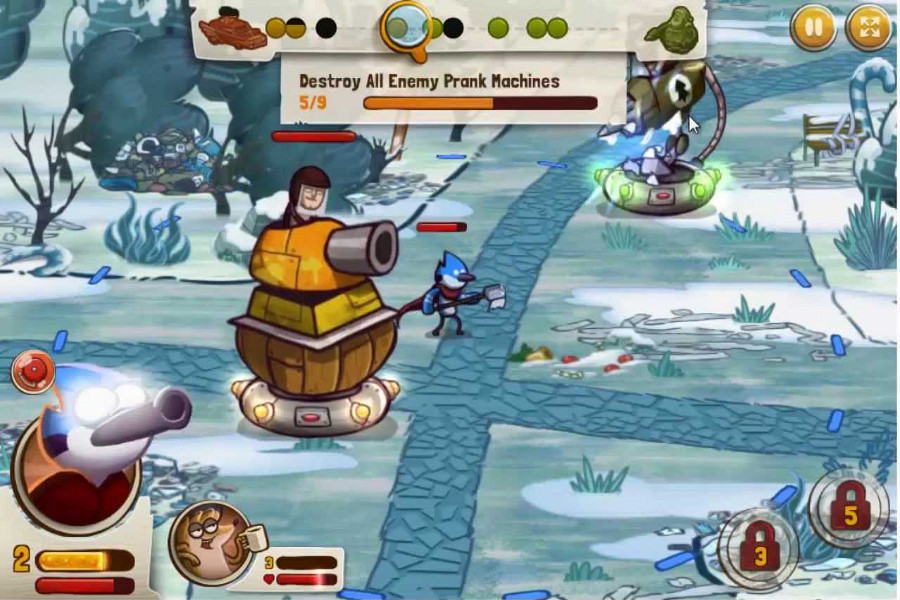Tap the red alarm button above Mordecai's portrait
Screen dimensions: 900x600
click(x=31, y=372)
